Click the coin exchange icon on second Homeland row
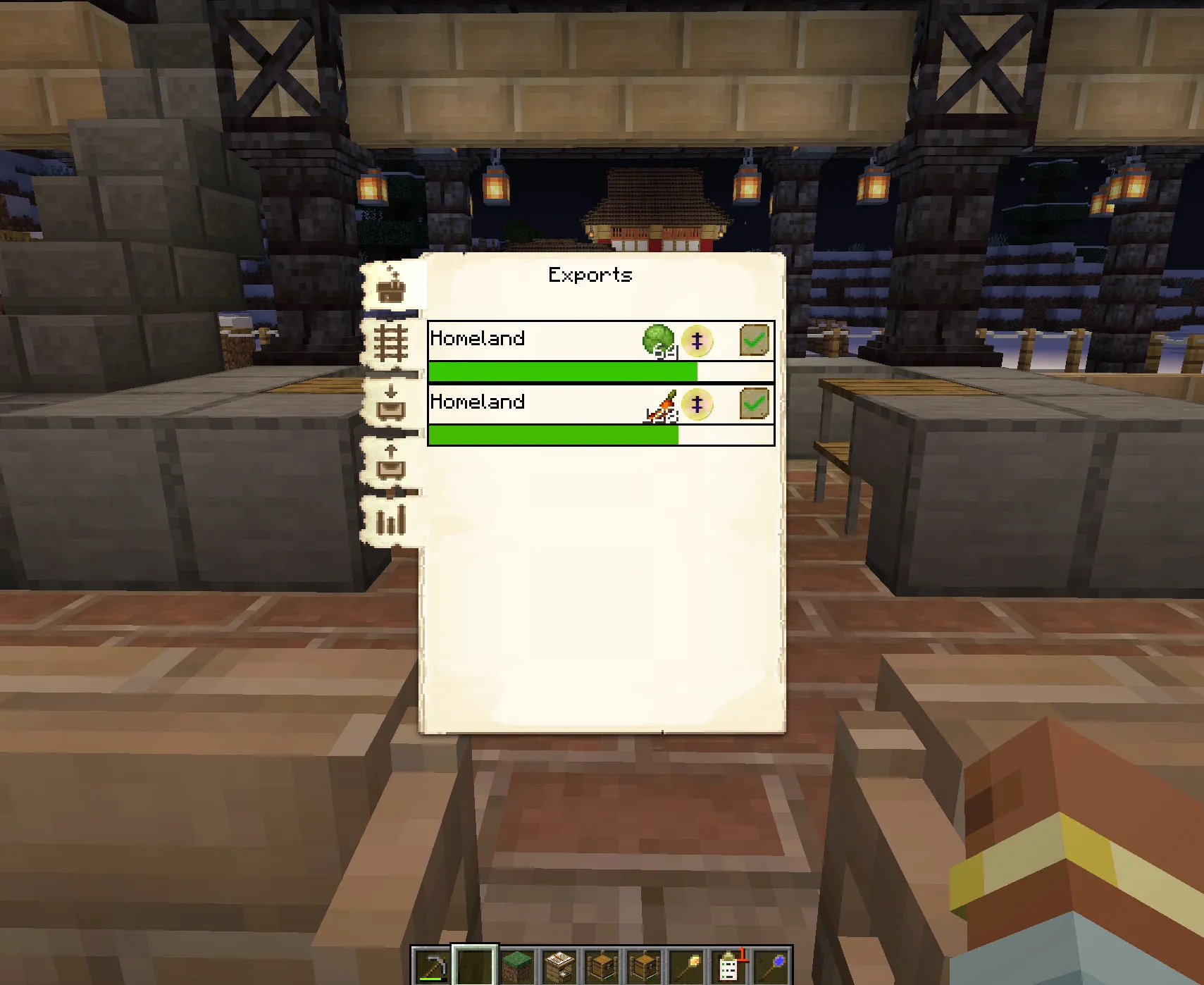The width and height of the screenshot is (1204, 985). coord(695,404)
